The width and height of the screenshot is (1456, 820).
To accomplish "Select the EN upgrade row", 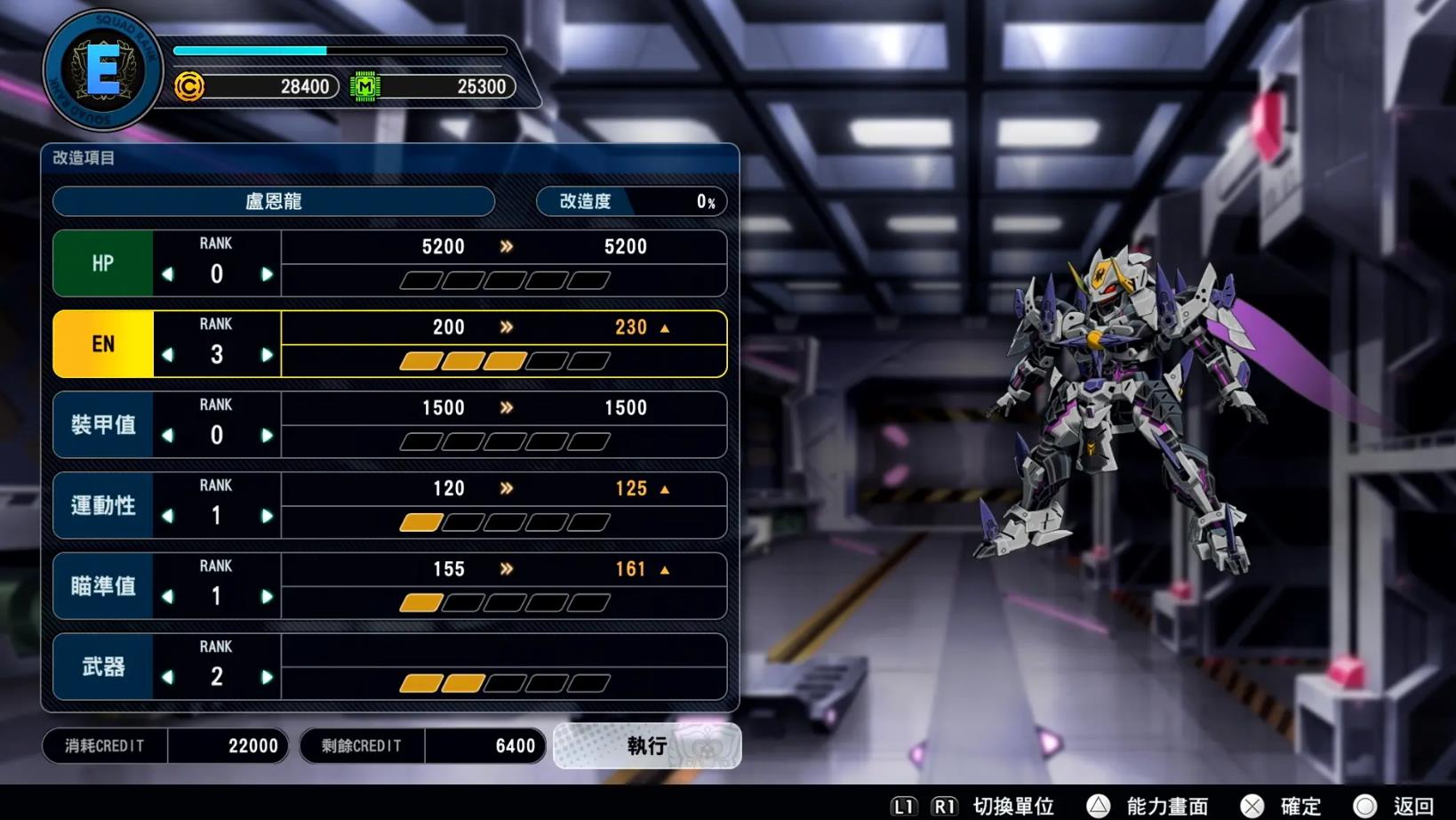I will (x=103, y=344).
